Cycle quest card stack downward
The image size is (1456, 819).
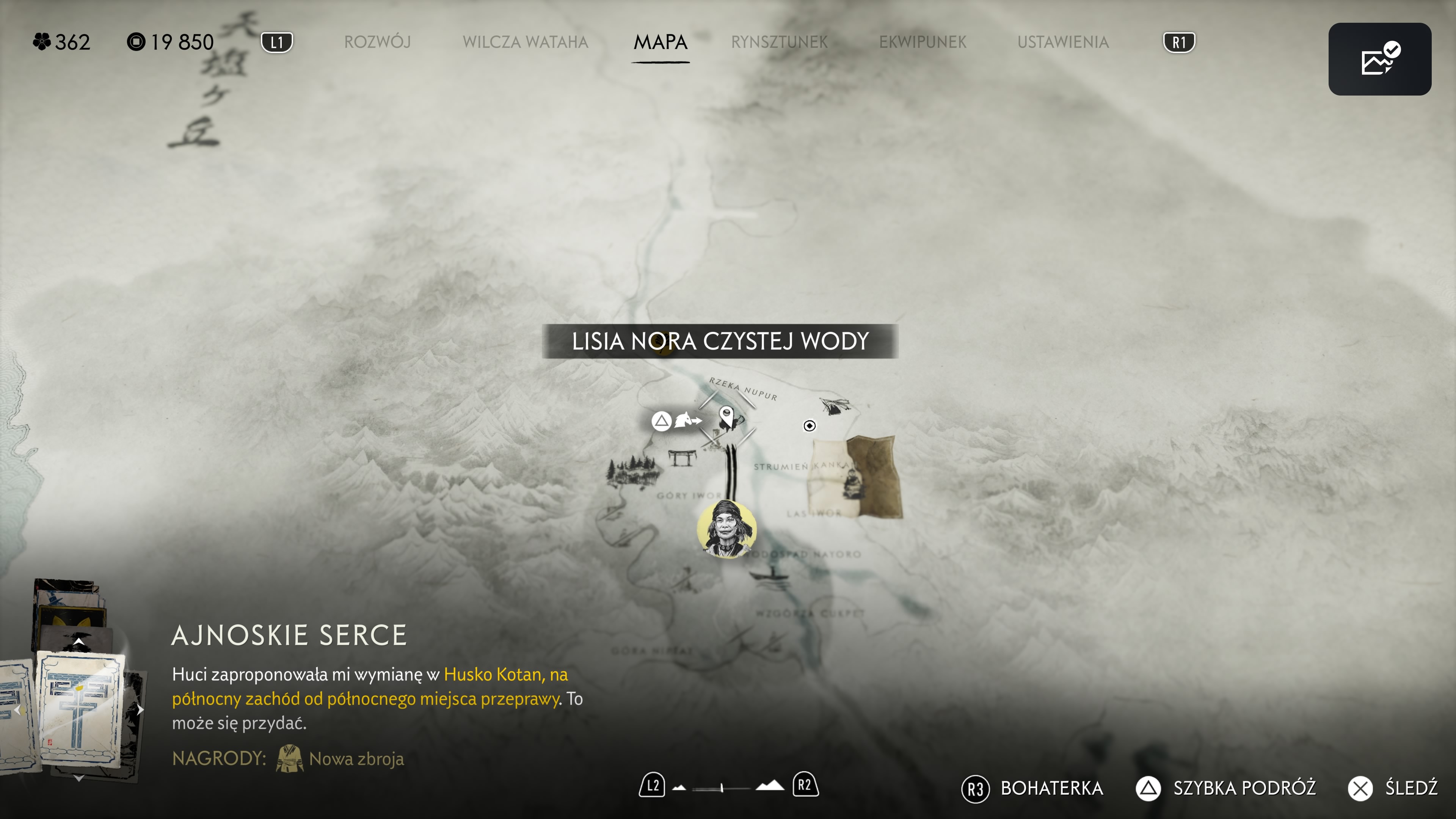click(x=79, y=778)
